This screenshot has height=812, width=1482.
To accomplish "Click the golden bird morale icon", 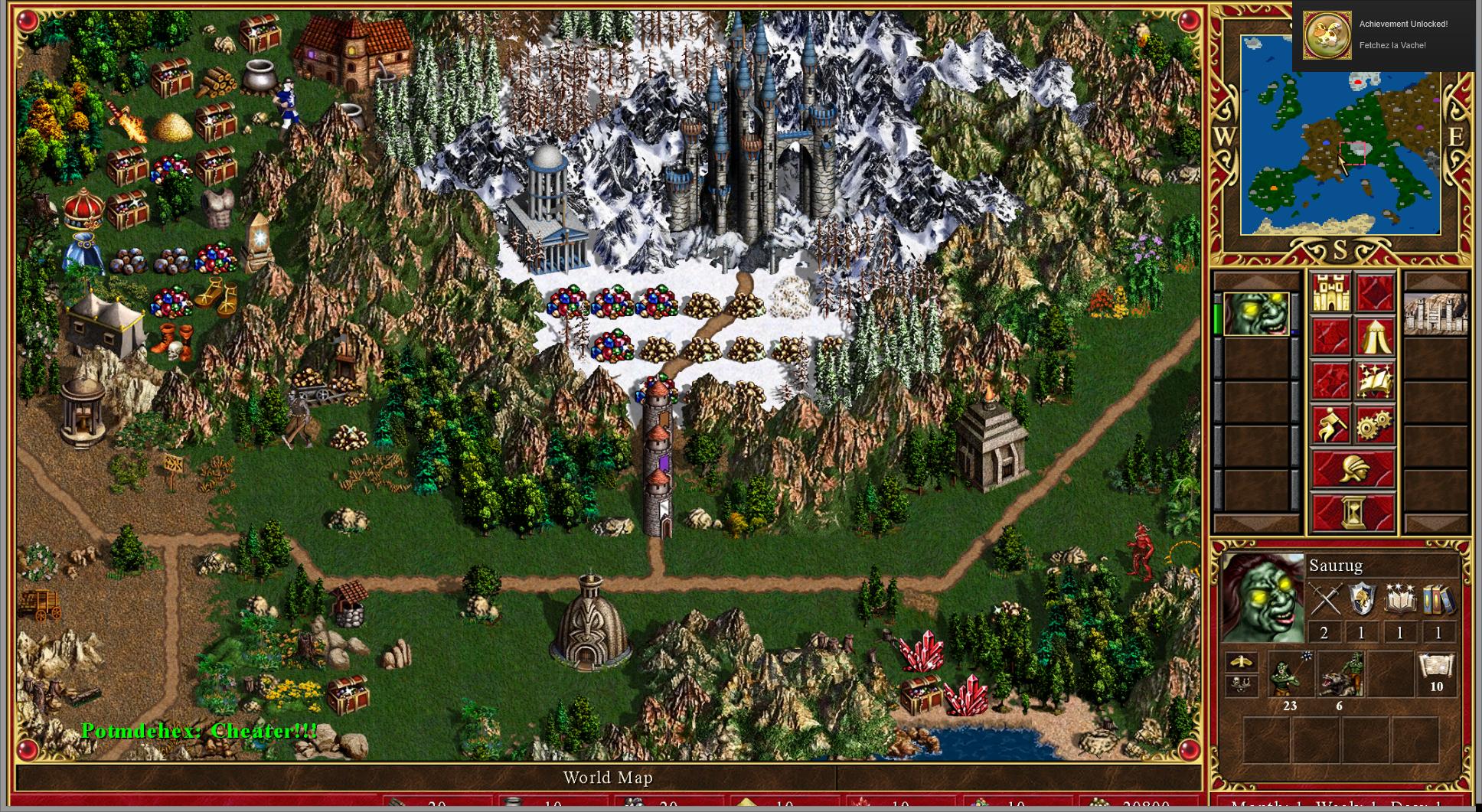I will point(1240,662).
